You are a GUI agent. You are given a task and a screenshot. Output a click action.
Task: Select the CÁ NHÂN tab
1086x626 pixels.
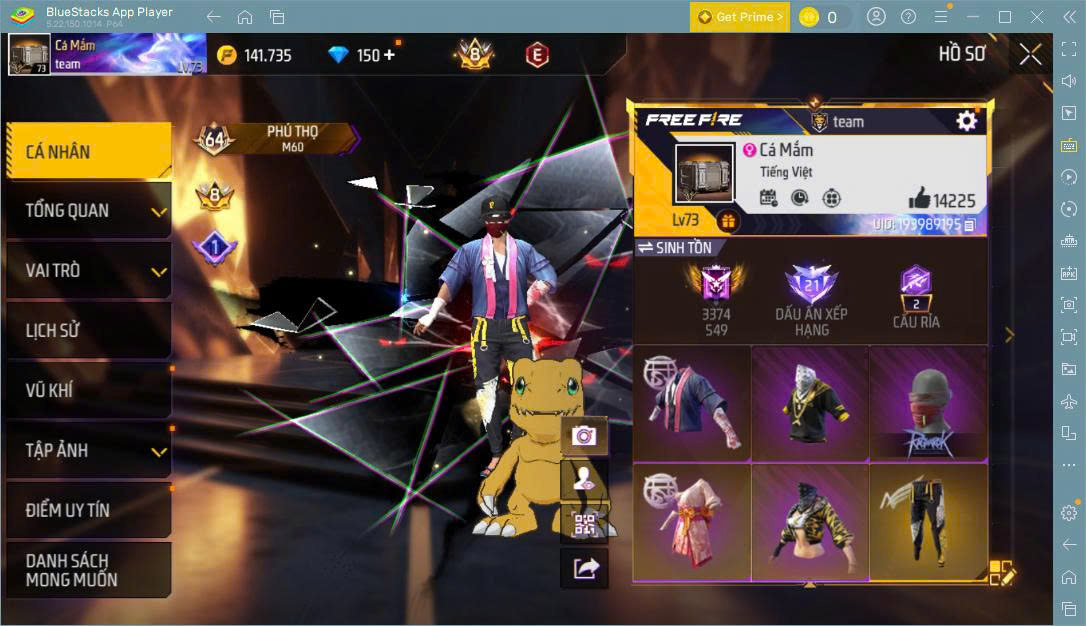[x=88, y=152]
